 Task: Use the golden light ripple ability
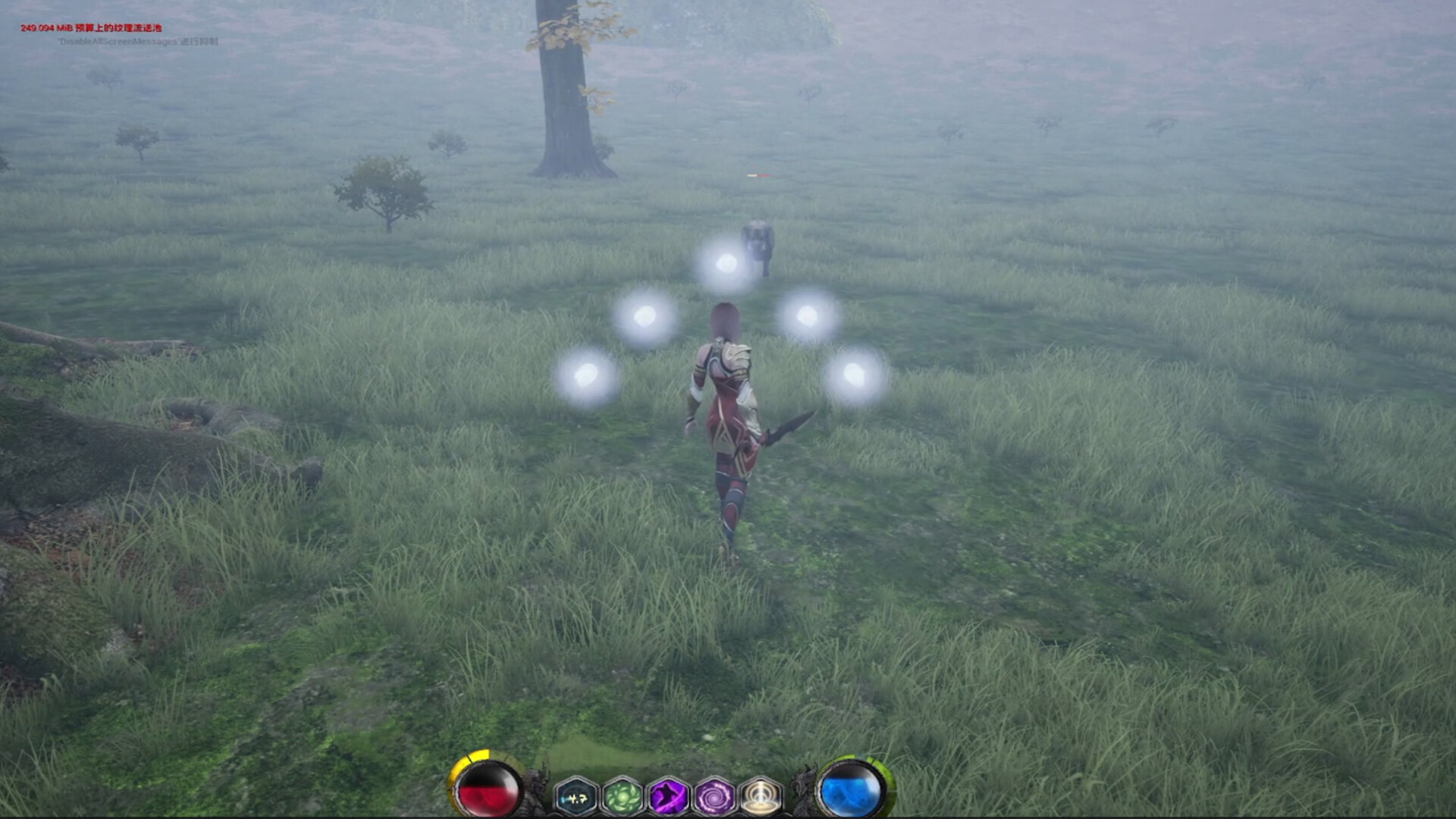pos(759,794)
